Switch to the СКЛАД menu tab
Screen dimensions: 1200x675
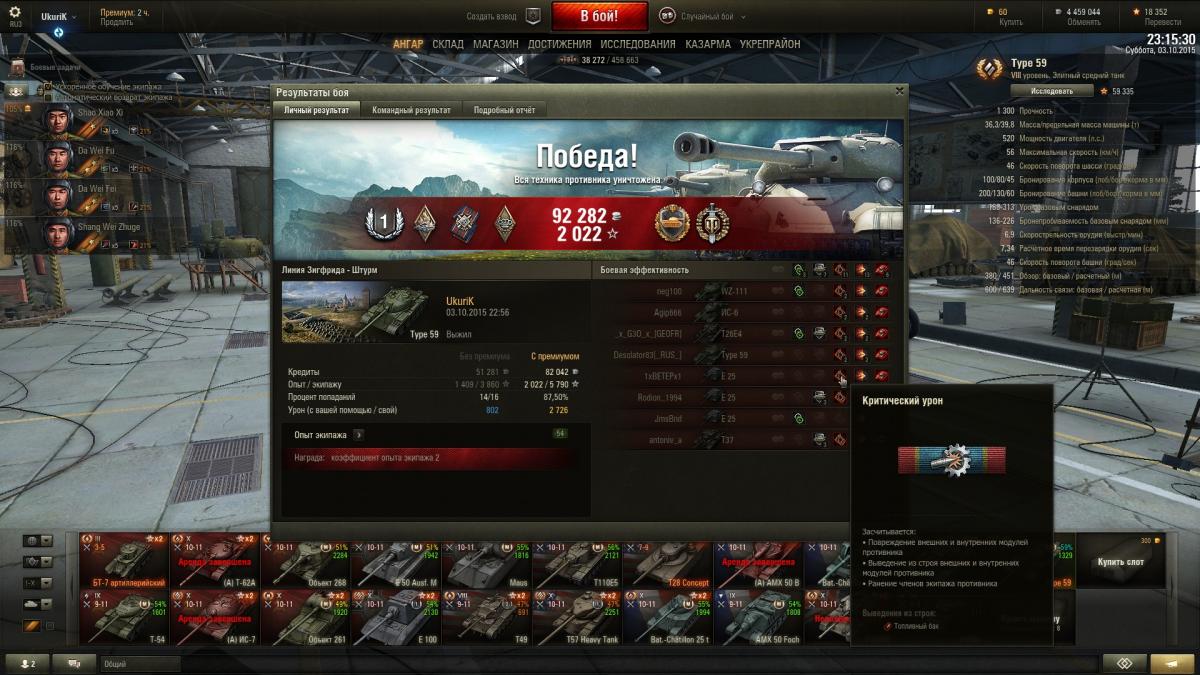click(x=447, y=44)
